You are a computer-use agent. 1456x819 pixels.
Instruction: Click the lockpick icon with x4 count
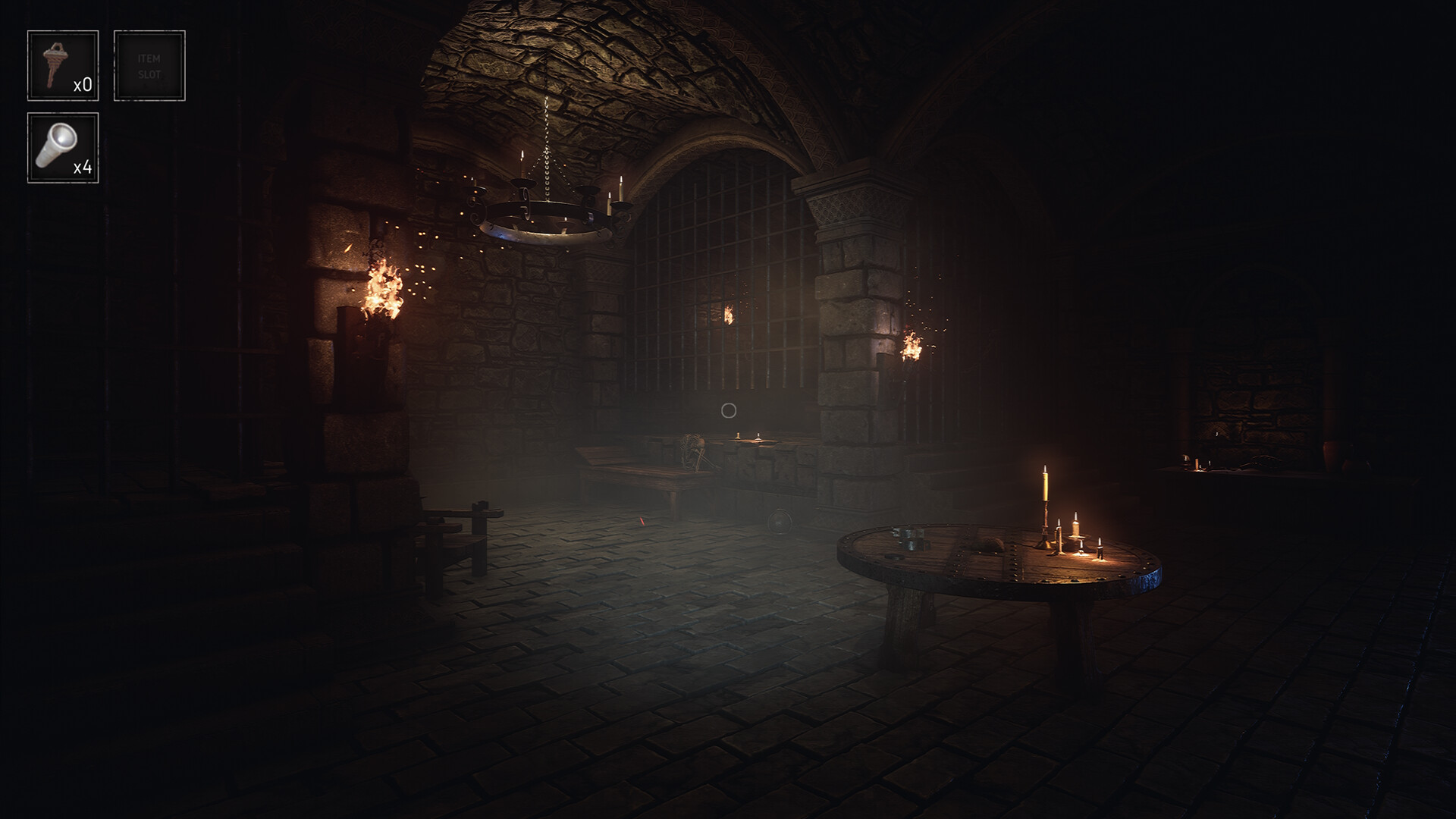click(x=64, y=146)
